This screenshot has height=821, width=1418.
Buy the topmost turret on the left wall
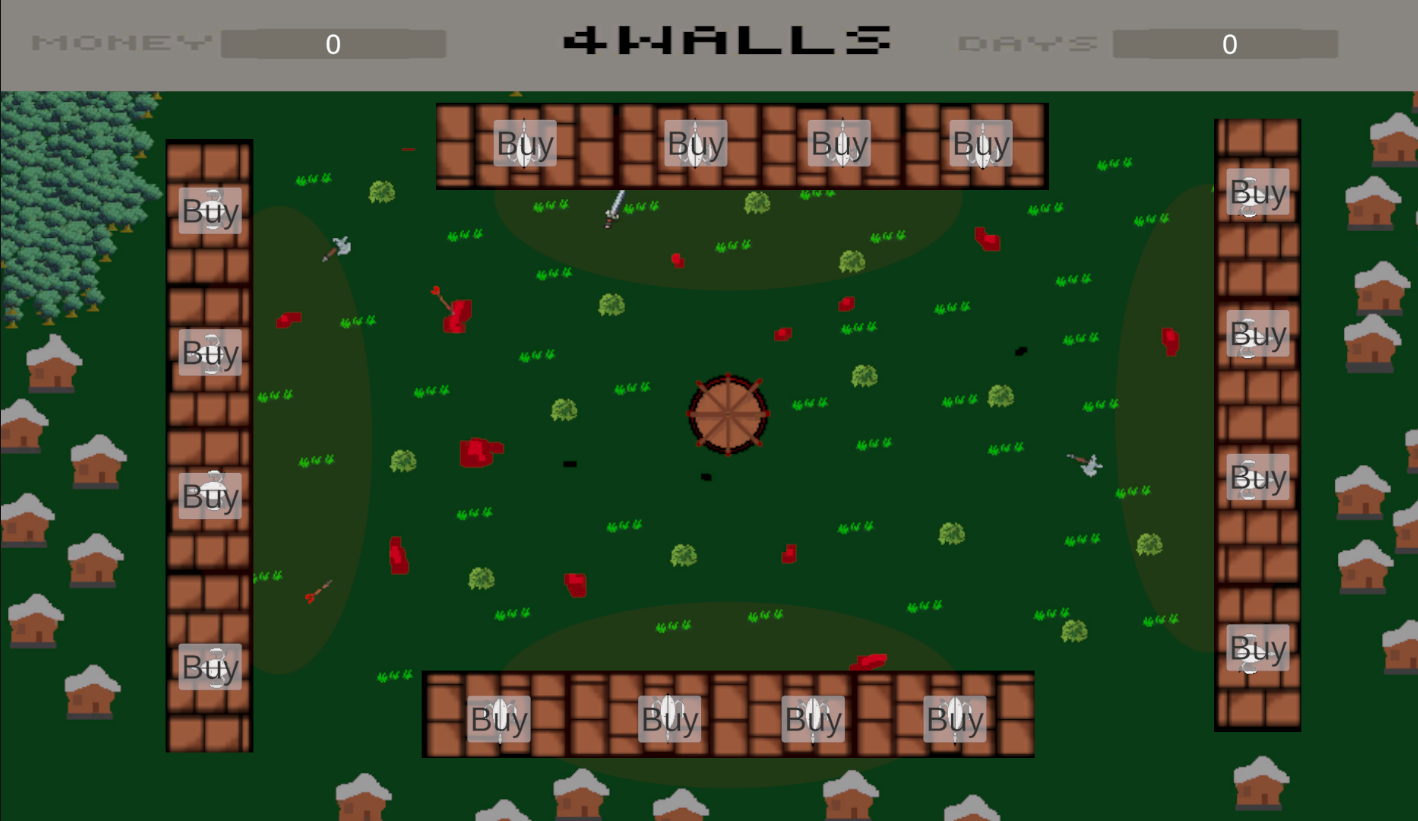(209, 211)
